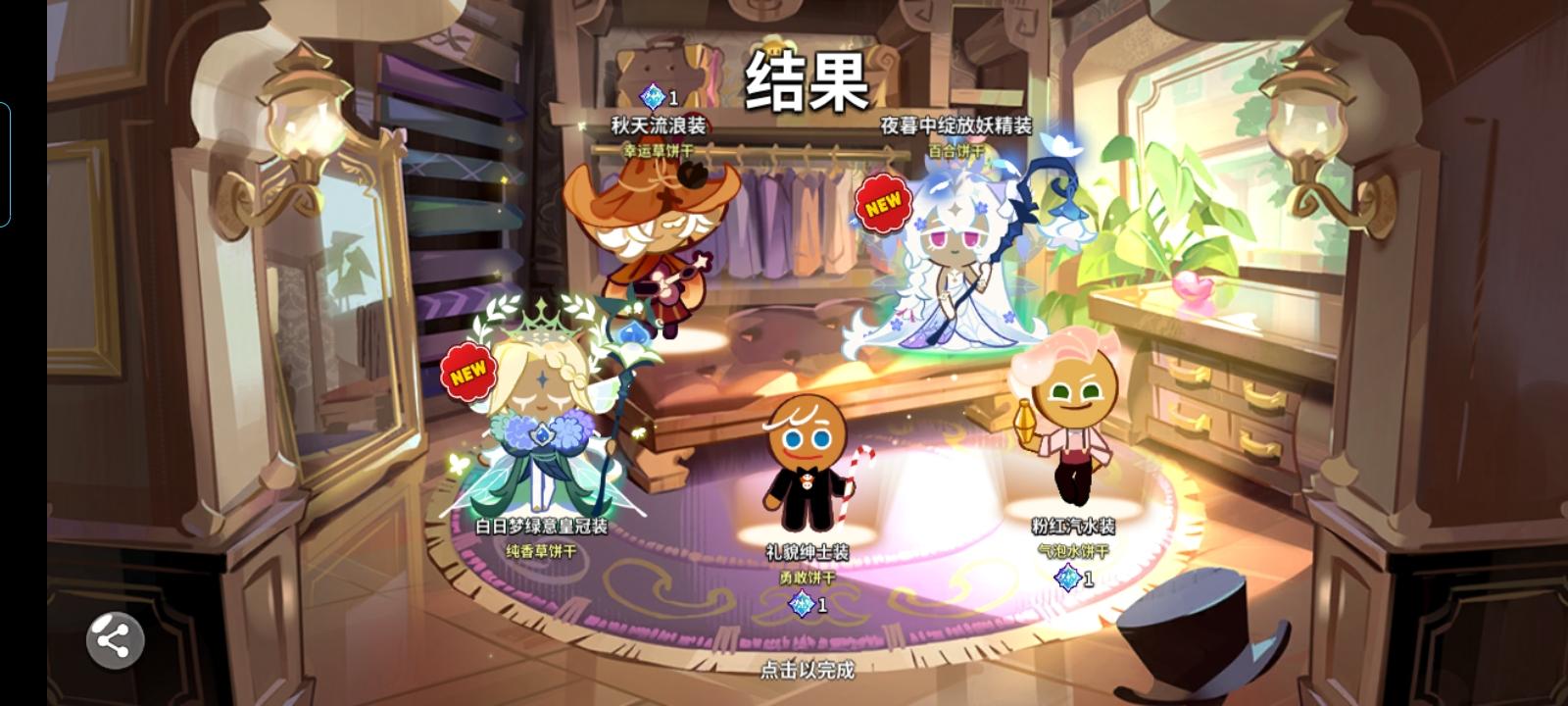Click the 粉红汽水装 costume name label
1568x706 pixels.
click(1074, 524)
